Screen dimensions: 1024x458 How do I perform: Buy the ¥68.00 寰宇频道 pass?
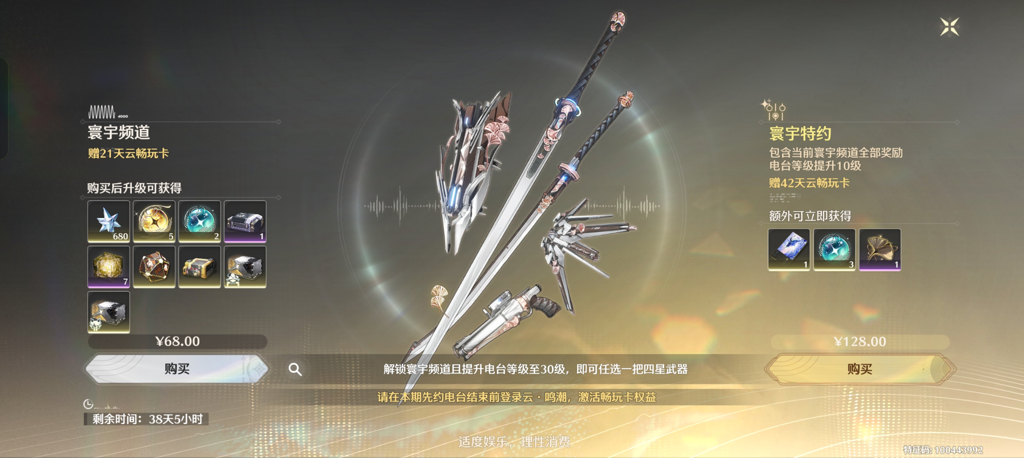[177, 369]
